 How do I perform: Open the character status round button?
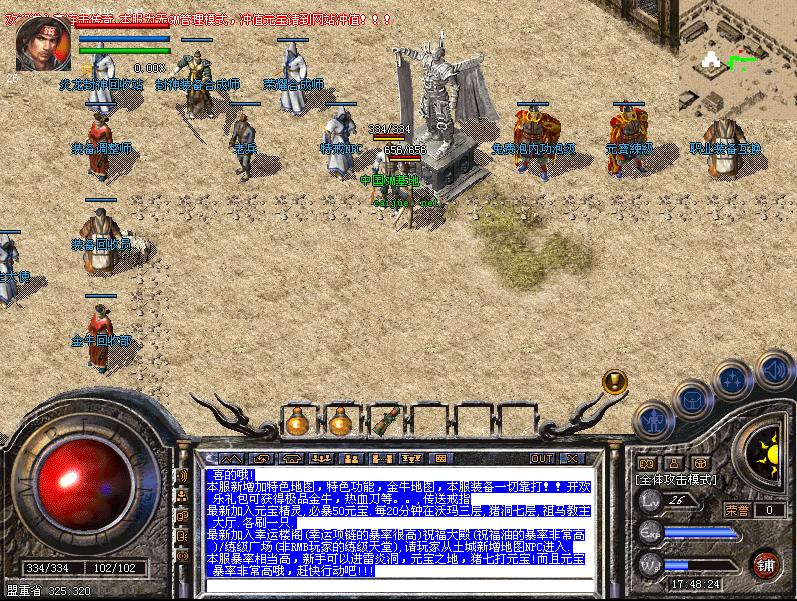tap(654, 421)
